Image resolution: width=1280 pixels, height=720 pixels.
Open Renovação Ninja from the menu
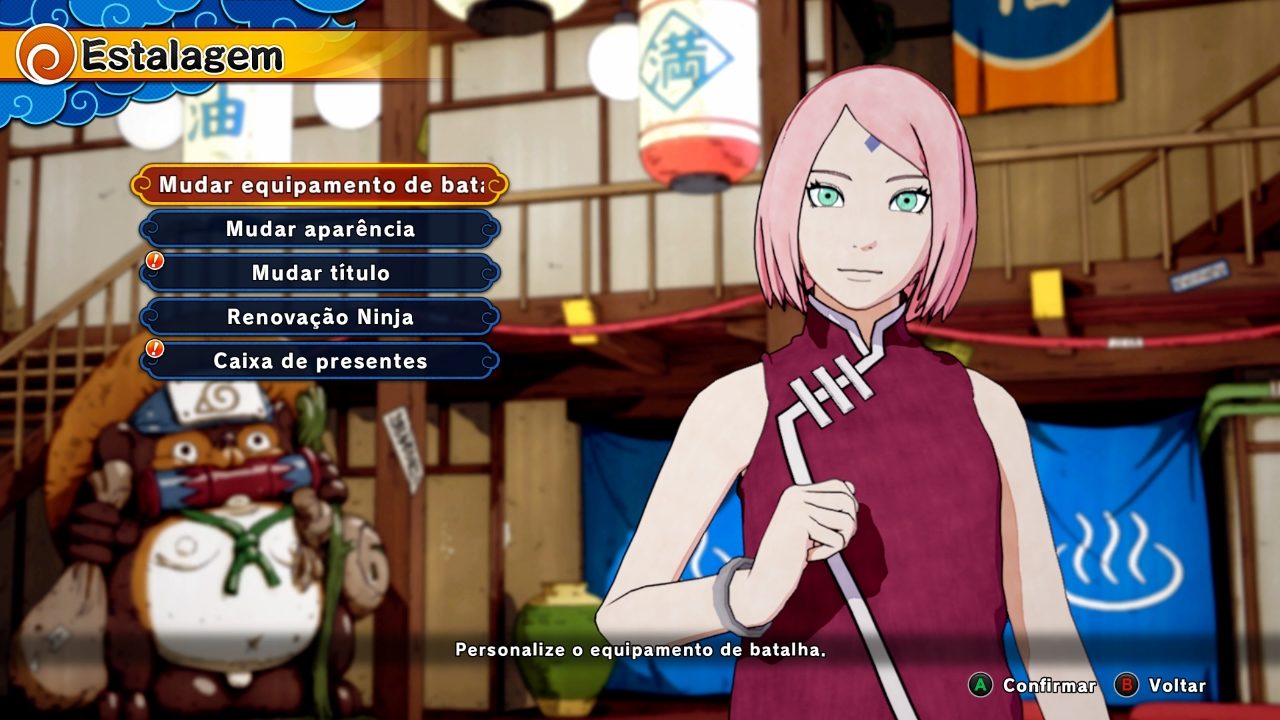320,317
